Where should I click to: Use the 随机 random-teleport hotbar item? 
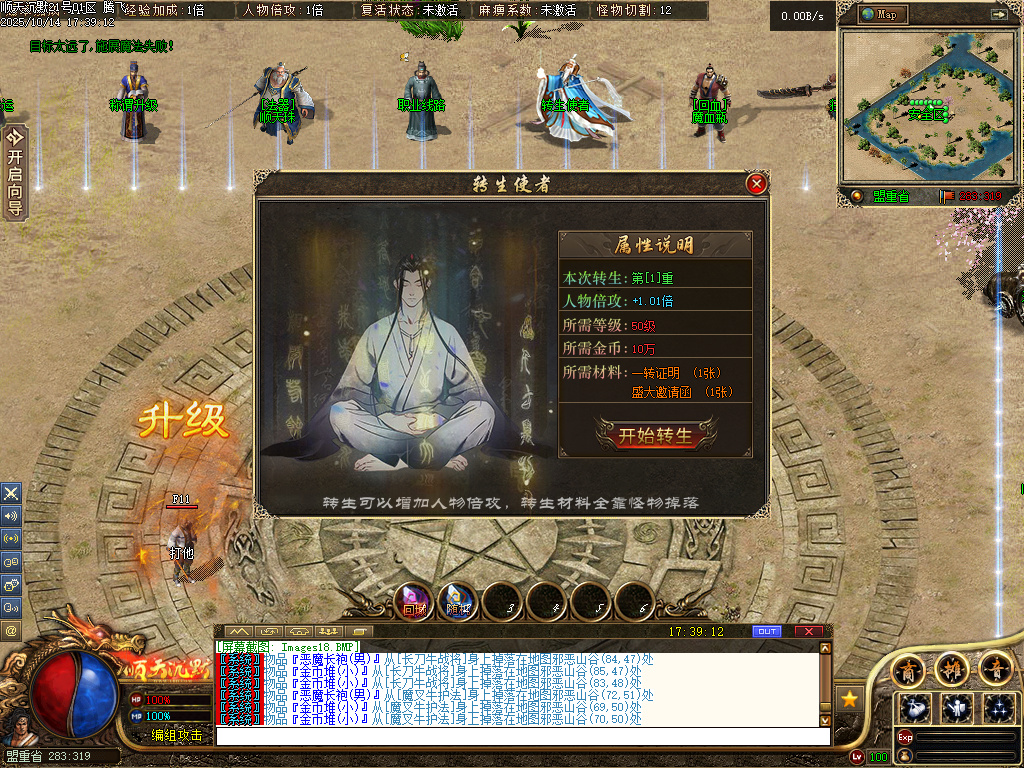click(x=458, y=603)
